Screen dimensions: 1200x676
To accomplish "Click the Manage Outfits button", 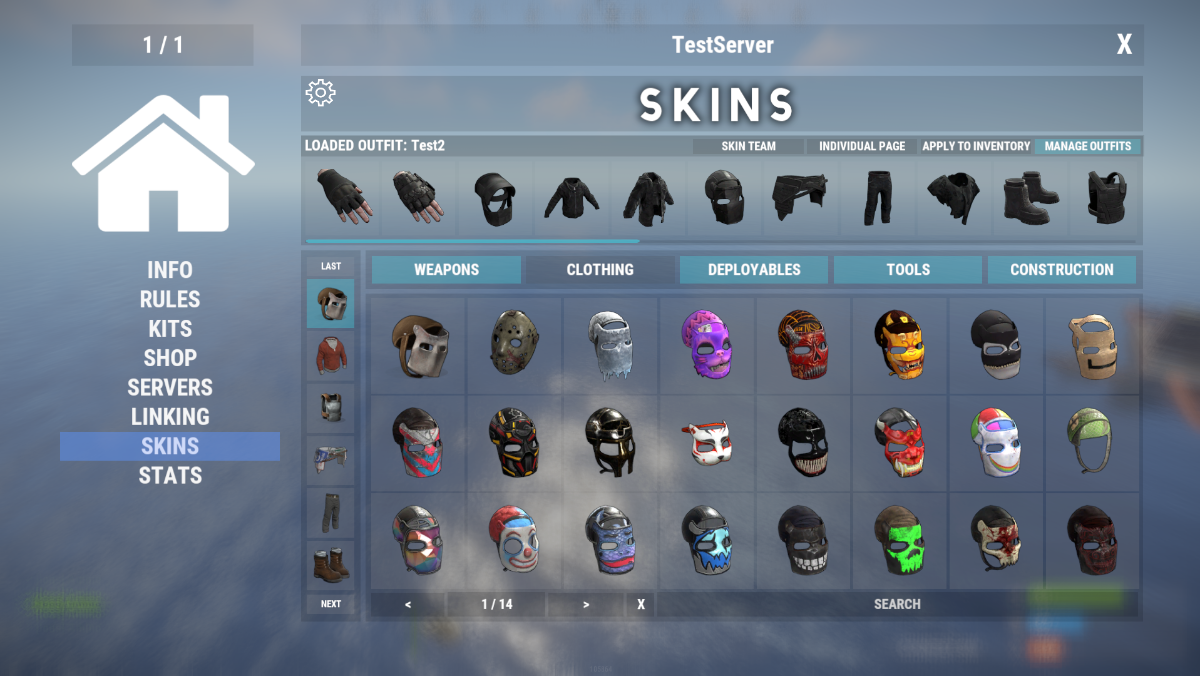I will click(1087, 146).
